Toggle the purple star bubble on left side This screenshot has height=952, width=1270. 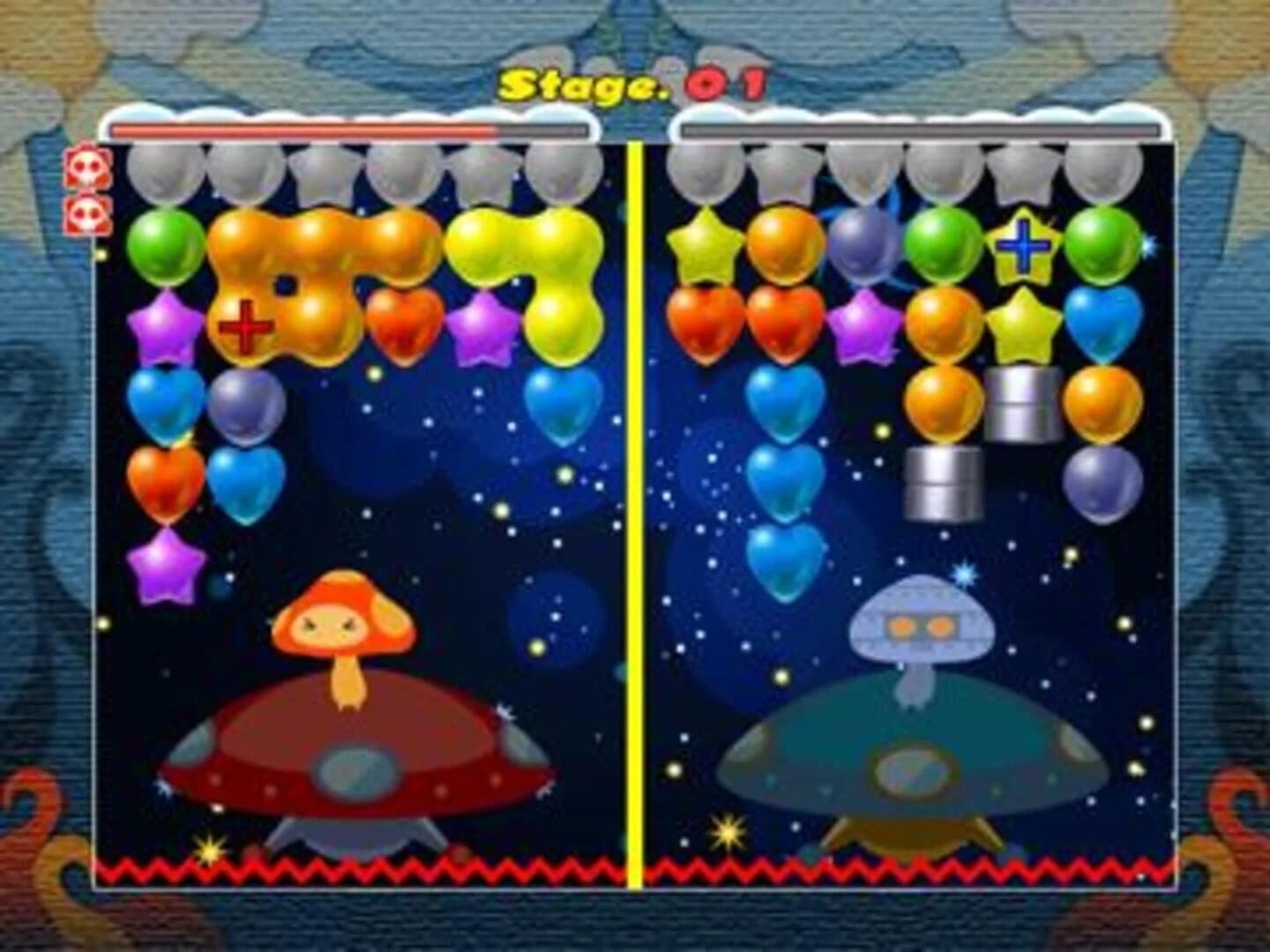click(x=163, y=326)
